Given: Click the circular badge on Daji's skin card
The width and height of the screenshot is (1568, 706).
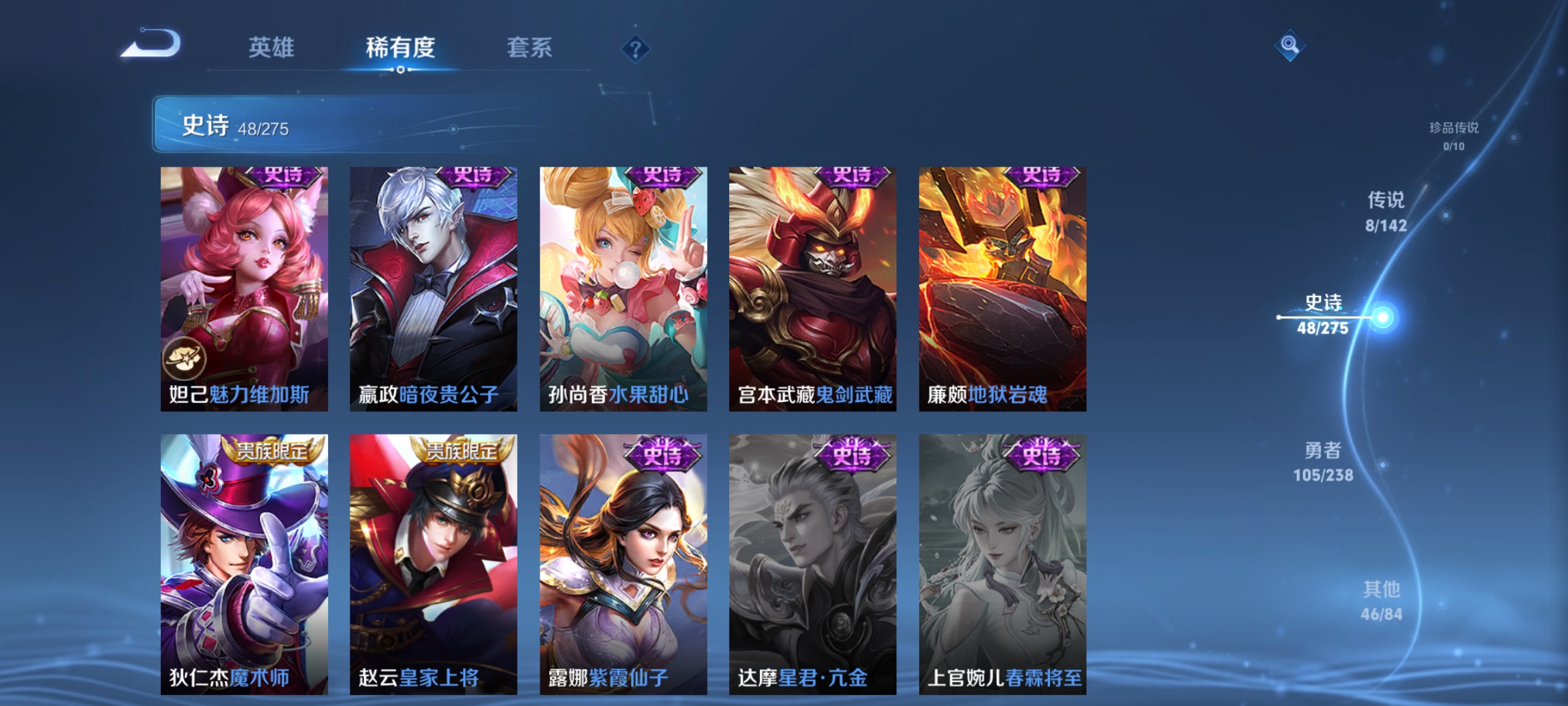Looking at the screenshot, I should point(186,358).
